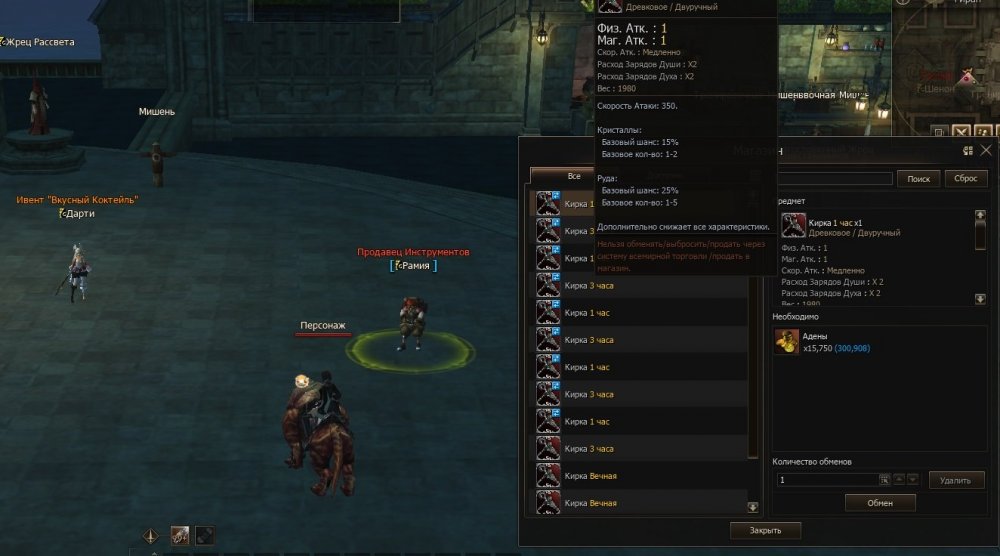Select the Adena currency icon
Viewport: 1000px width, 556px height.
786,342
